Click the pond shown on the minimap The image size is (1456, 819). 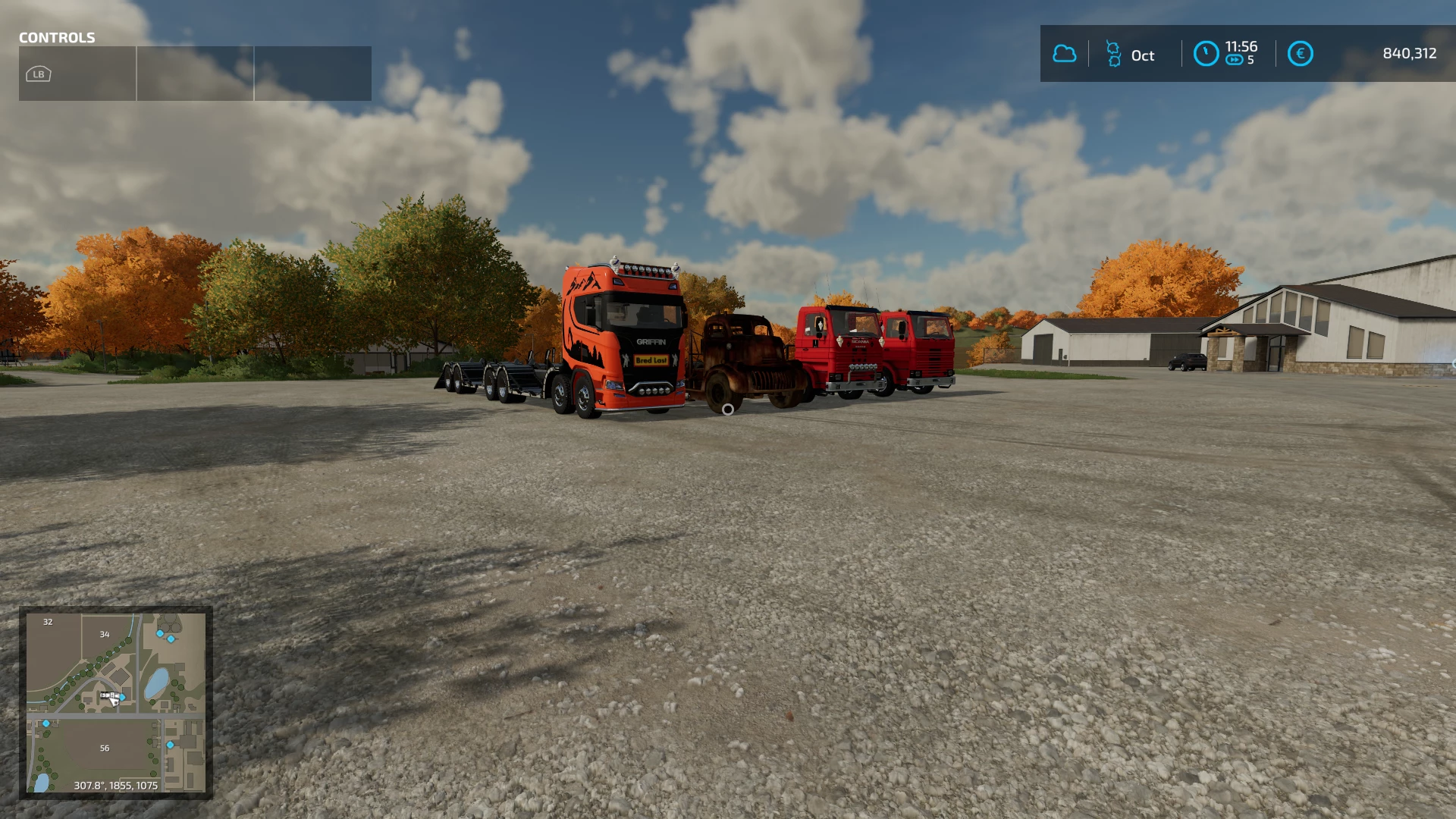[155, 683]
